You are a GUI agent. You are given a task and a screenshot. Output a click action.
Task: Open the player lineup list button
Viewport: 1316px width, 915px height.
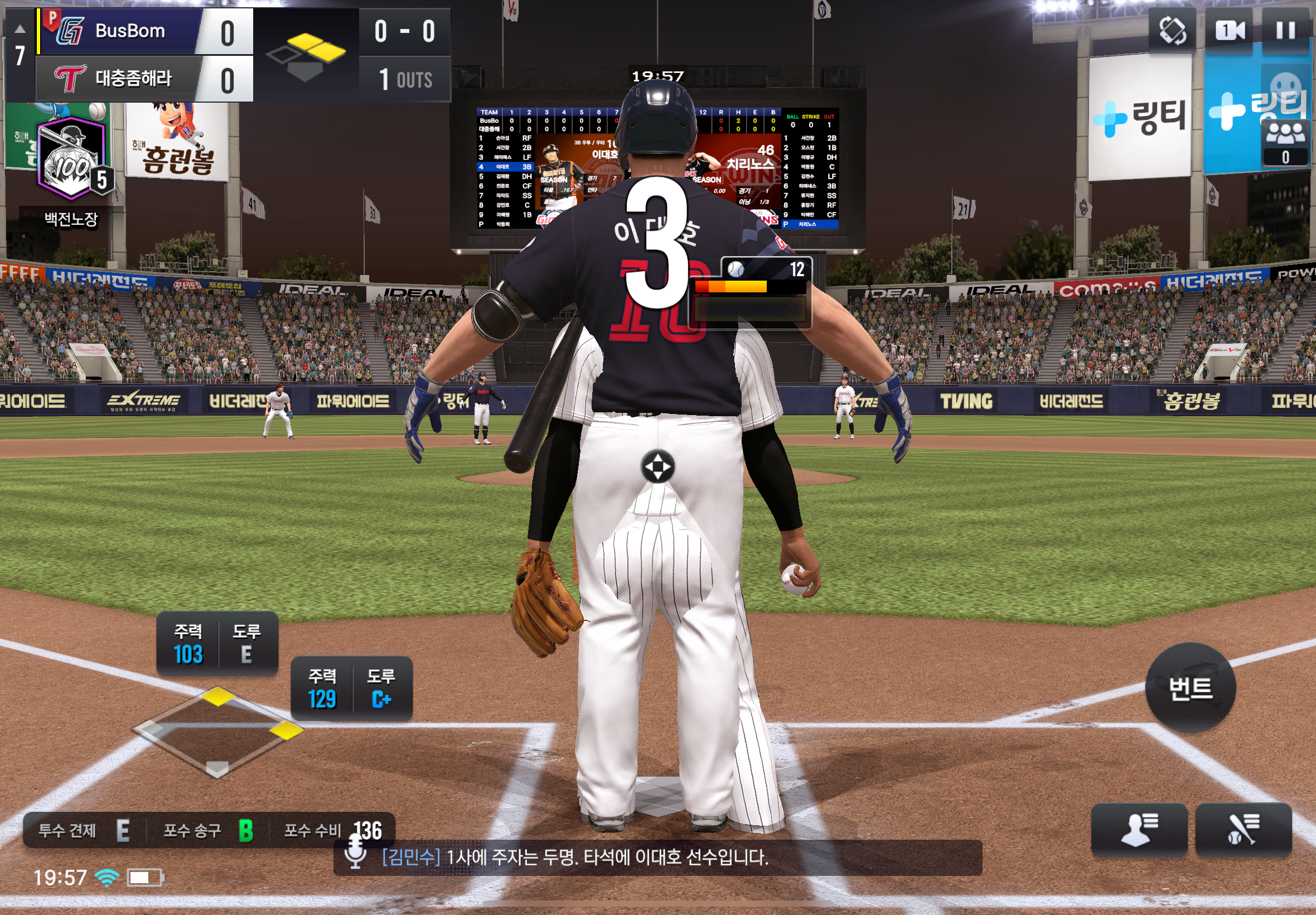point(1138,830)
